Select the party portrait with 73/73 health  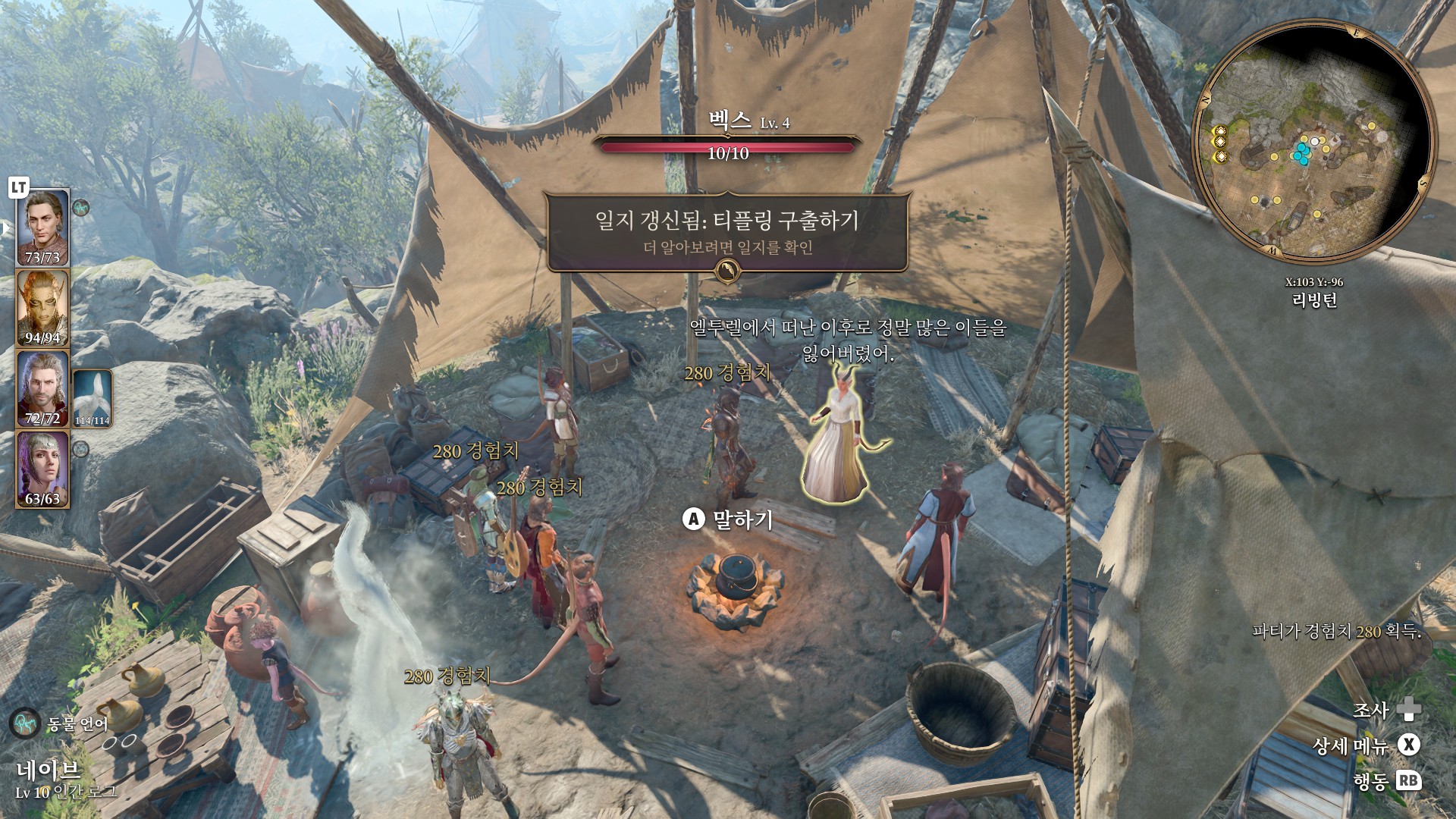click(43, 227)
